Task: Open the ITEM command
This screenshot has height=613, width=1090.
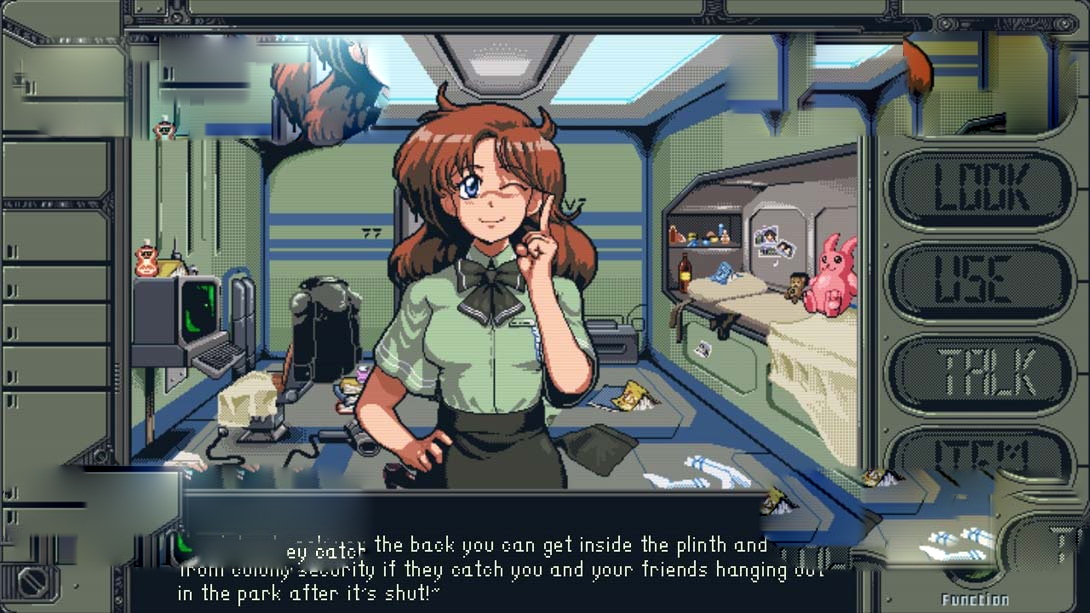Action: (x=980, y=455)
